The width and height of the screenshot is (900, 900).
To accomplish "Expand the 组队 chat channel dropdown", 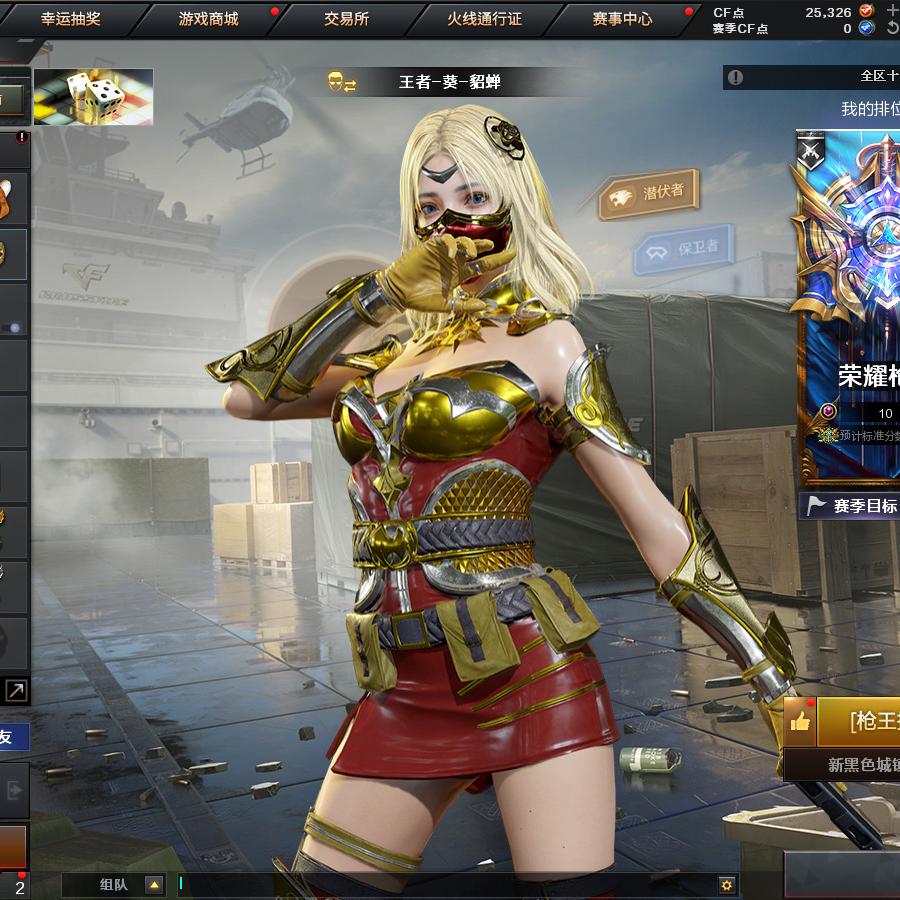I will [x=154, y=884].
